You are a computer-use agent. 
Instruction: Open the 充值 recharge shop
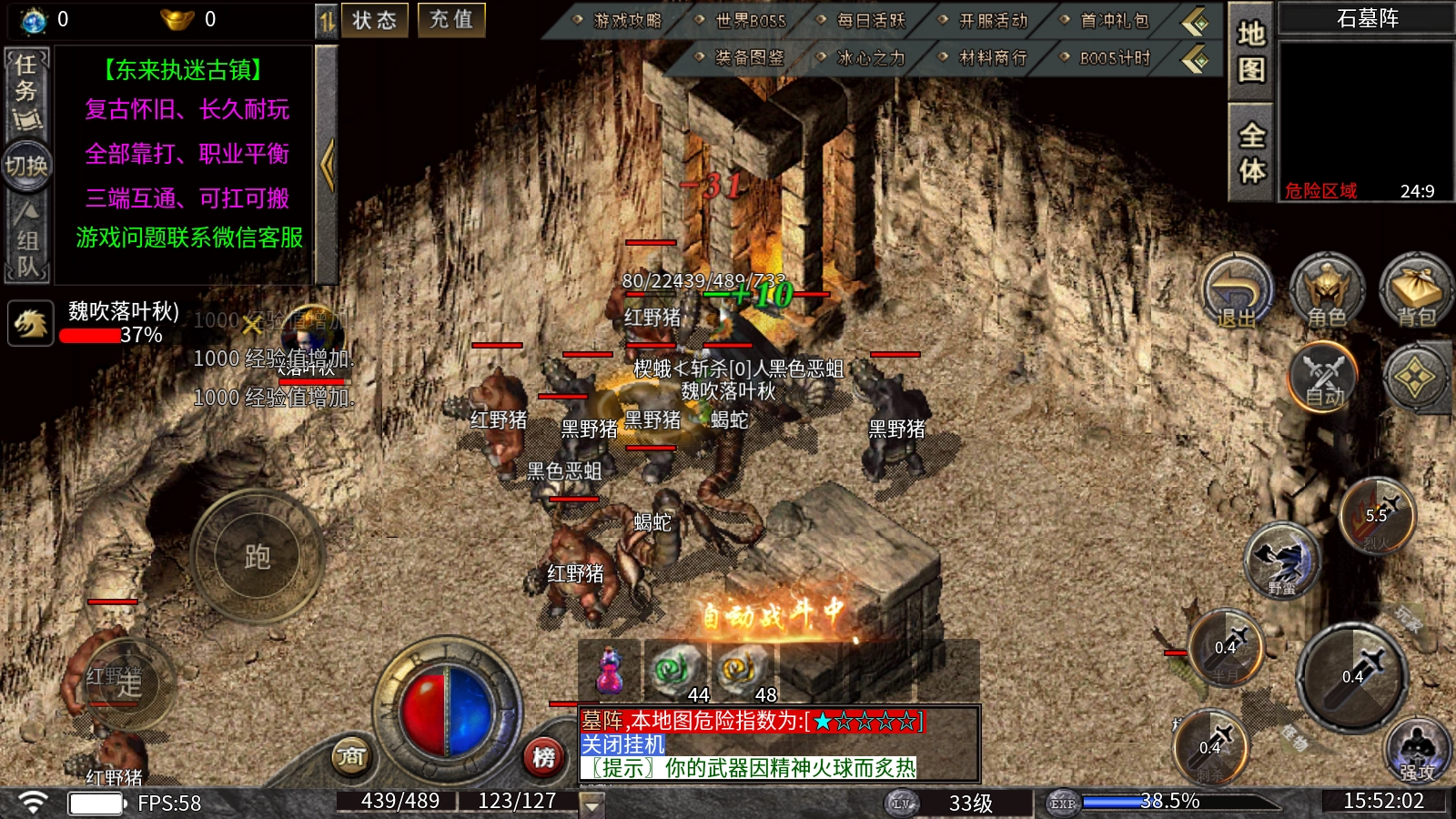coord(451,20)
